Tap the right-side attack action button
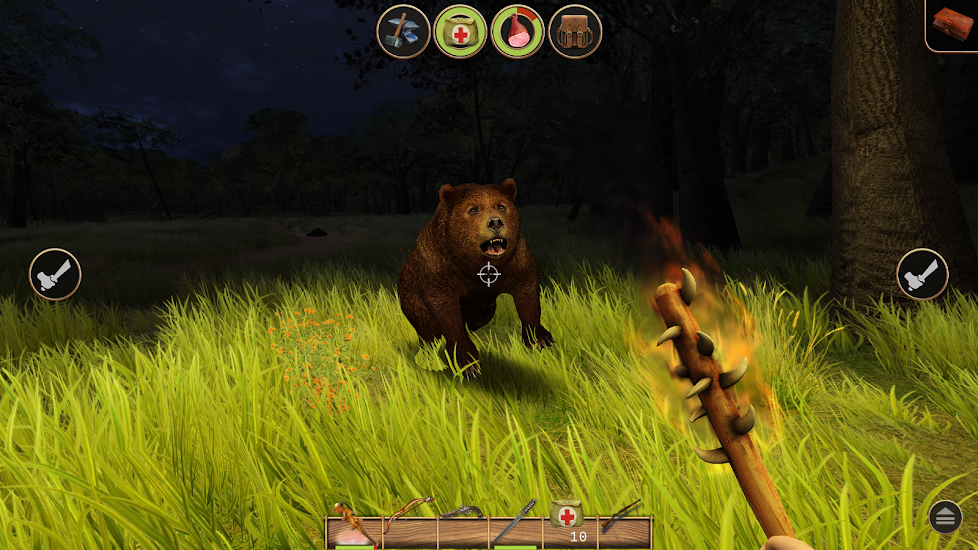Viewport: 978px width, 550px height. coord(922,274)
